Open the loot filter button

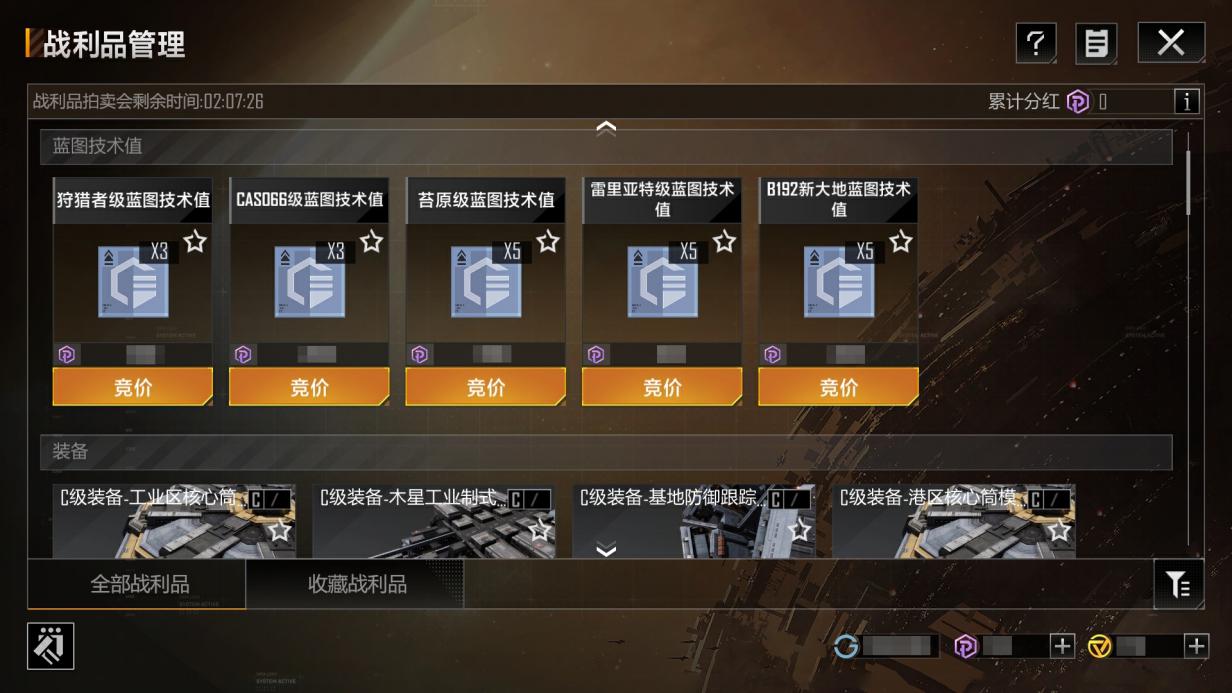(x=1178, y=584)
